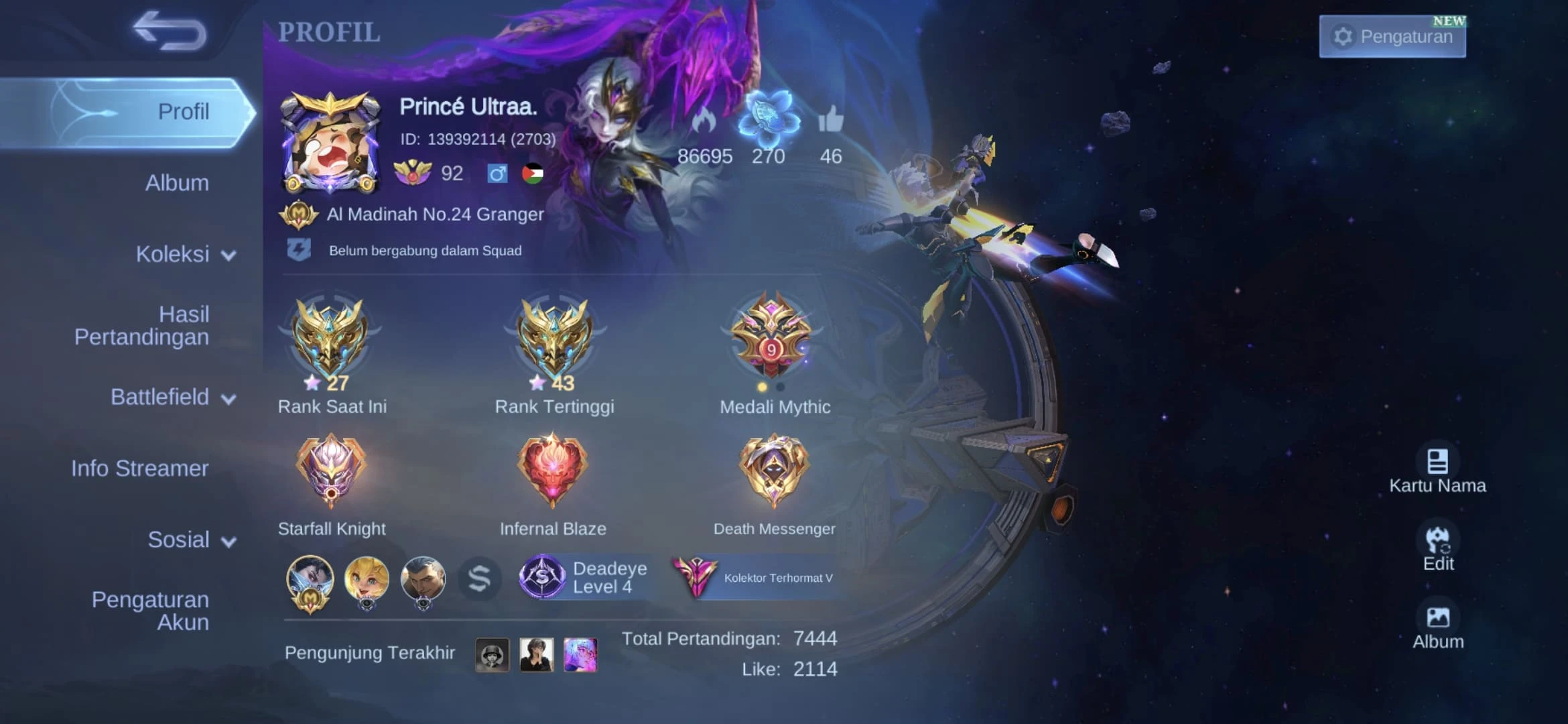The height and width of the screenshot is (724, 1568).
Task: Inspect the Infernal Blaze badge
Action: point(552,471)
